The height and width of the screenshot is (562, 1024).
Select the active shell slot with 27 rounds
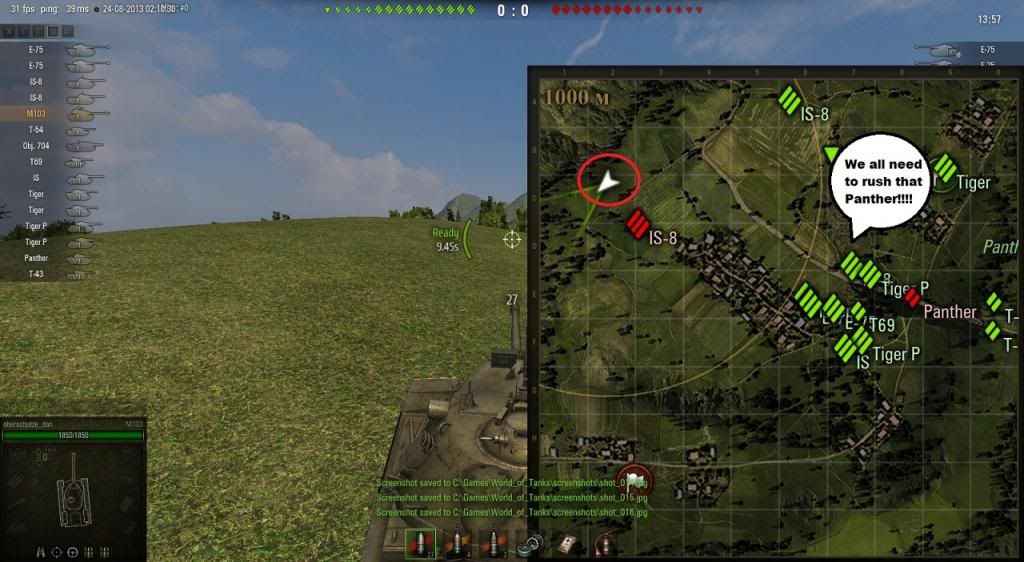(x=421, y=544)
